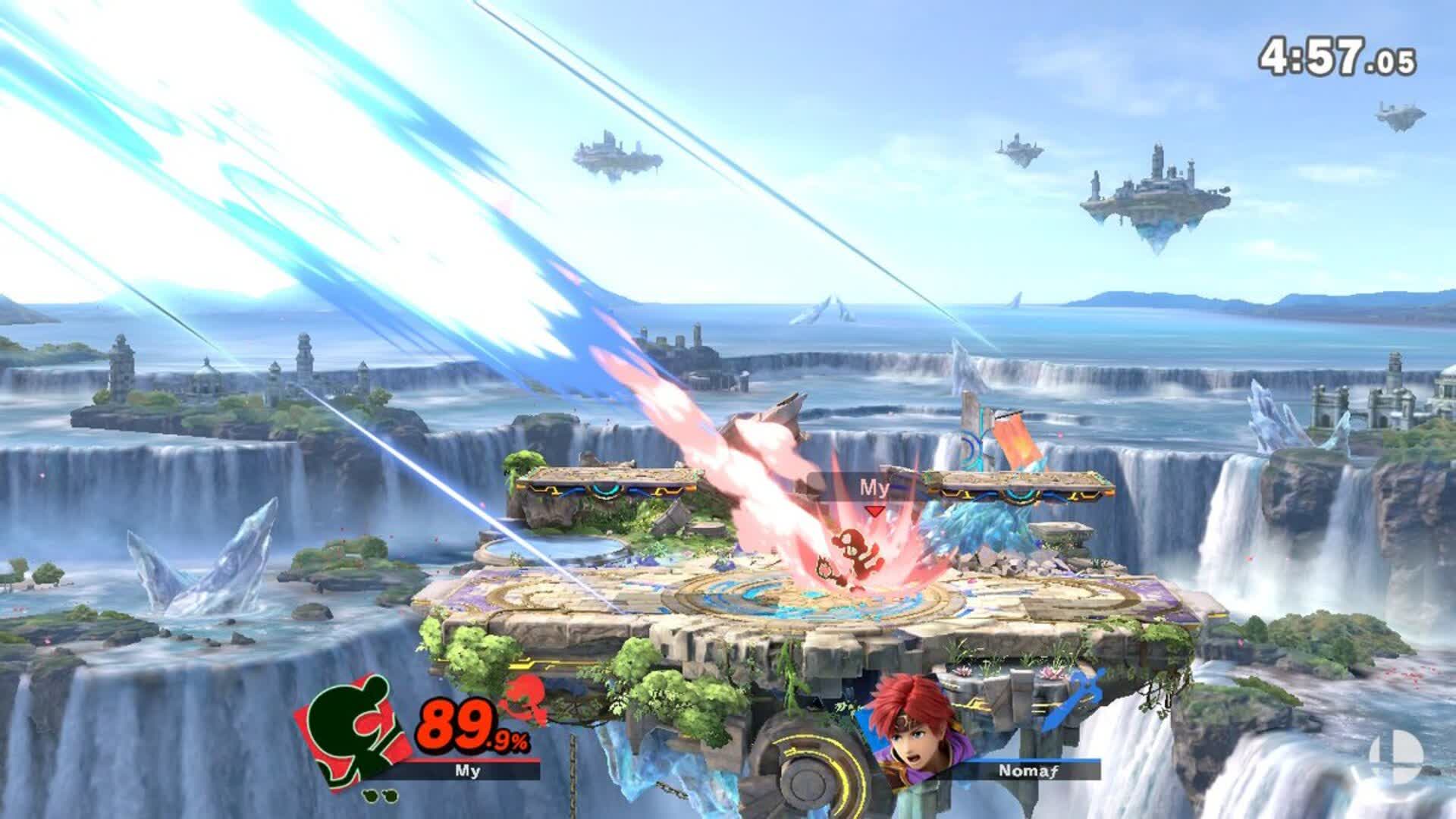Screen dimensions: 1456x819
Task: Click the "My" player indicator above fighter
Action: [874, 488]
